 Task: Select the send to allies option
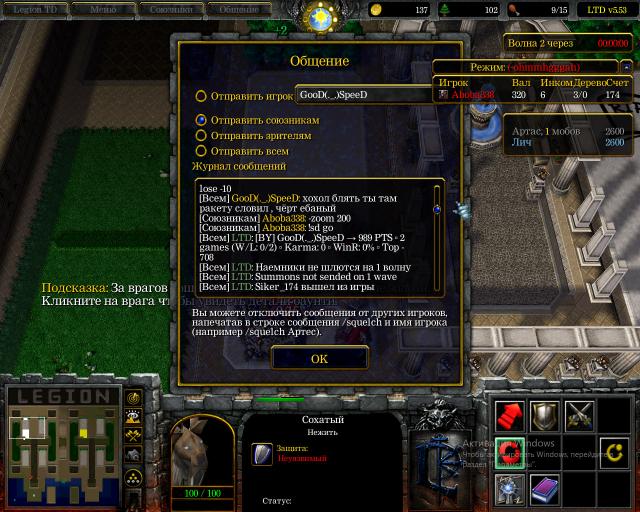(x=201, y=120)
